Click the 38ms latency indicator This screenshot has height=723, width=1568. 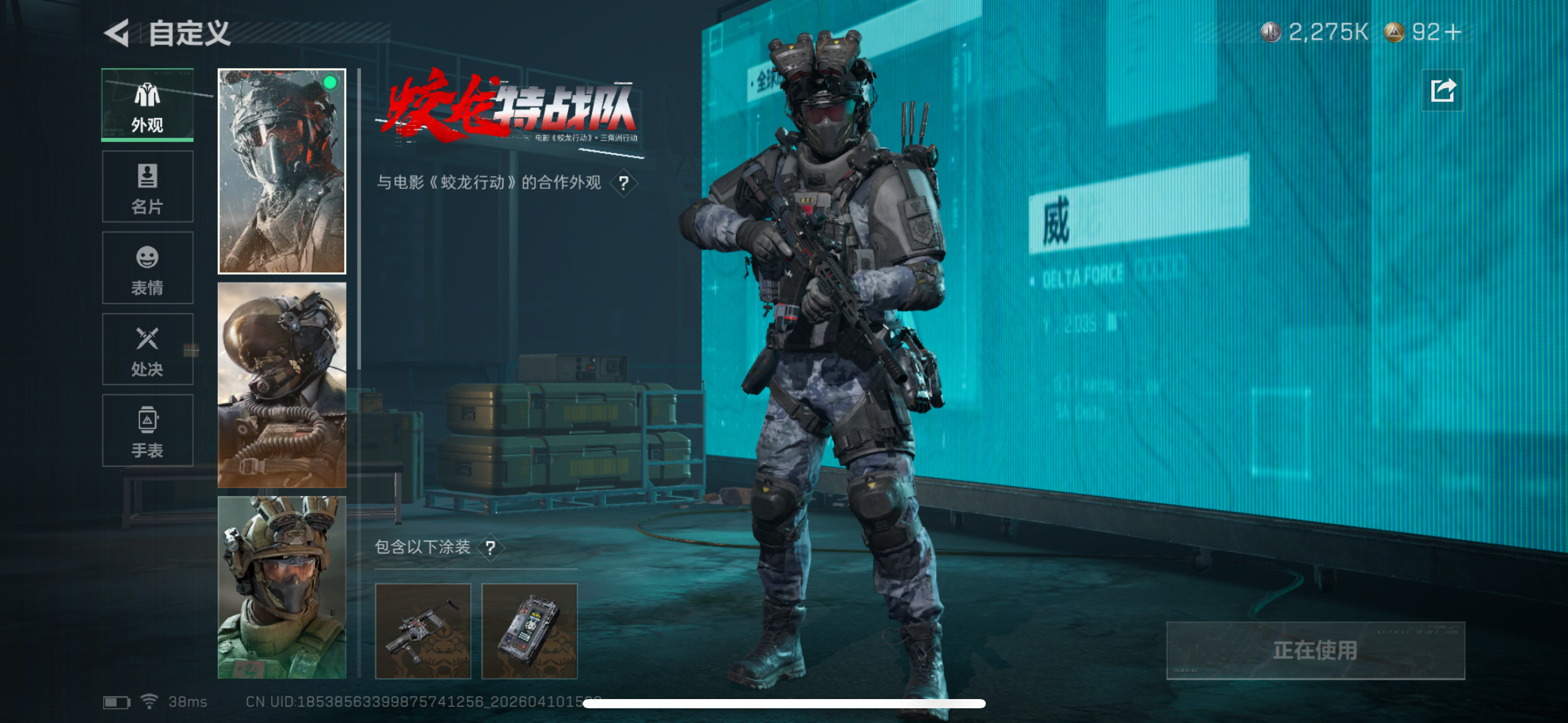(188, 702)
